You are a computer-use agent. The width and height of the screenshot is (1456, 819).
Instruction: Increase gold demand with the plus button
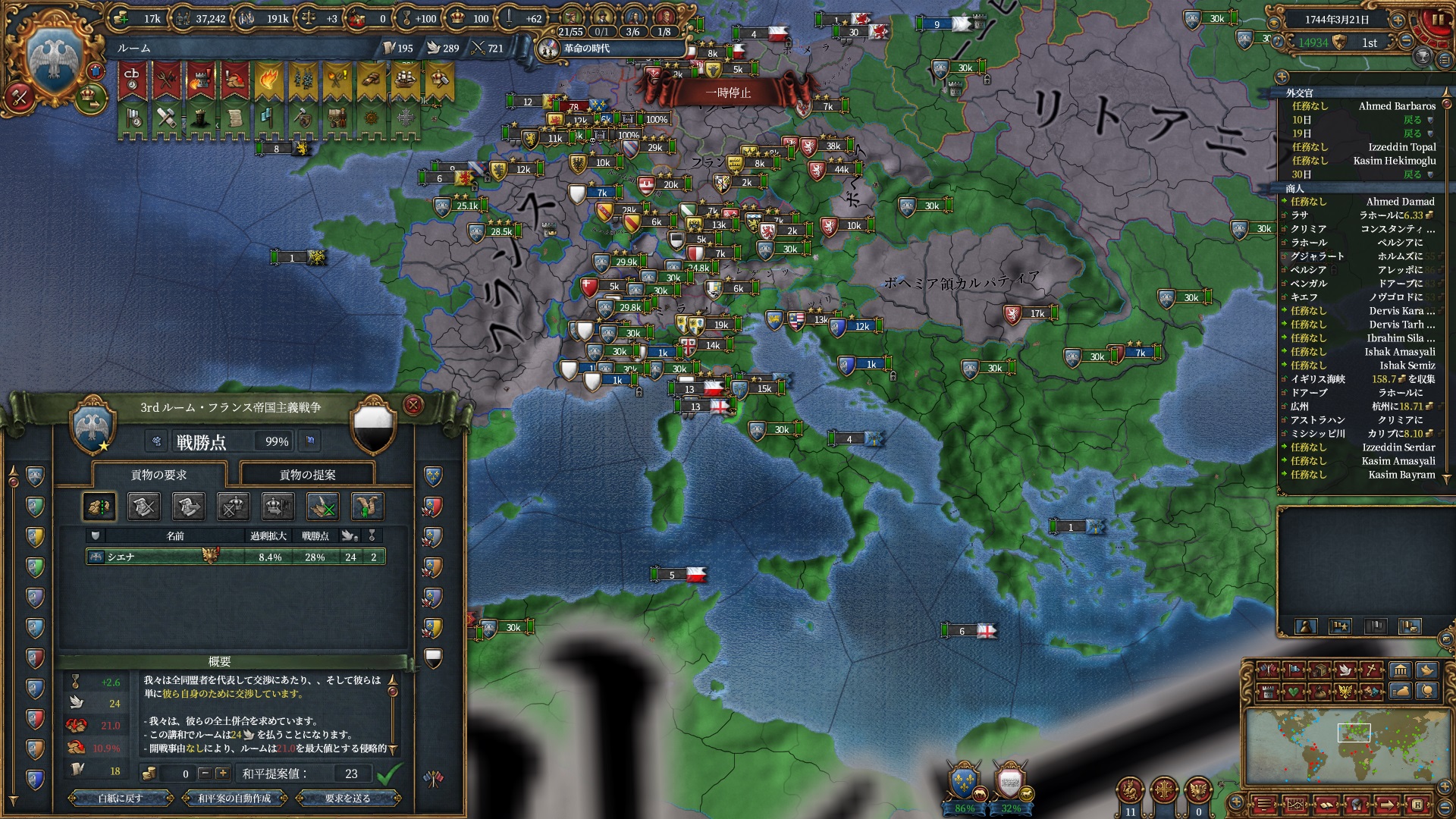pyautogui.click(x=222, y=773)
